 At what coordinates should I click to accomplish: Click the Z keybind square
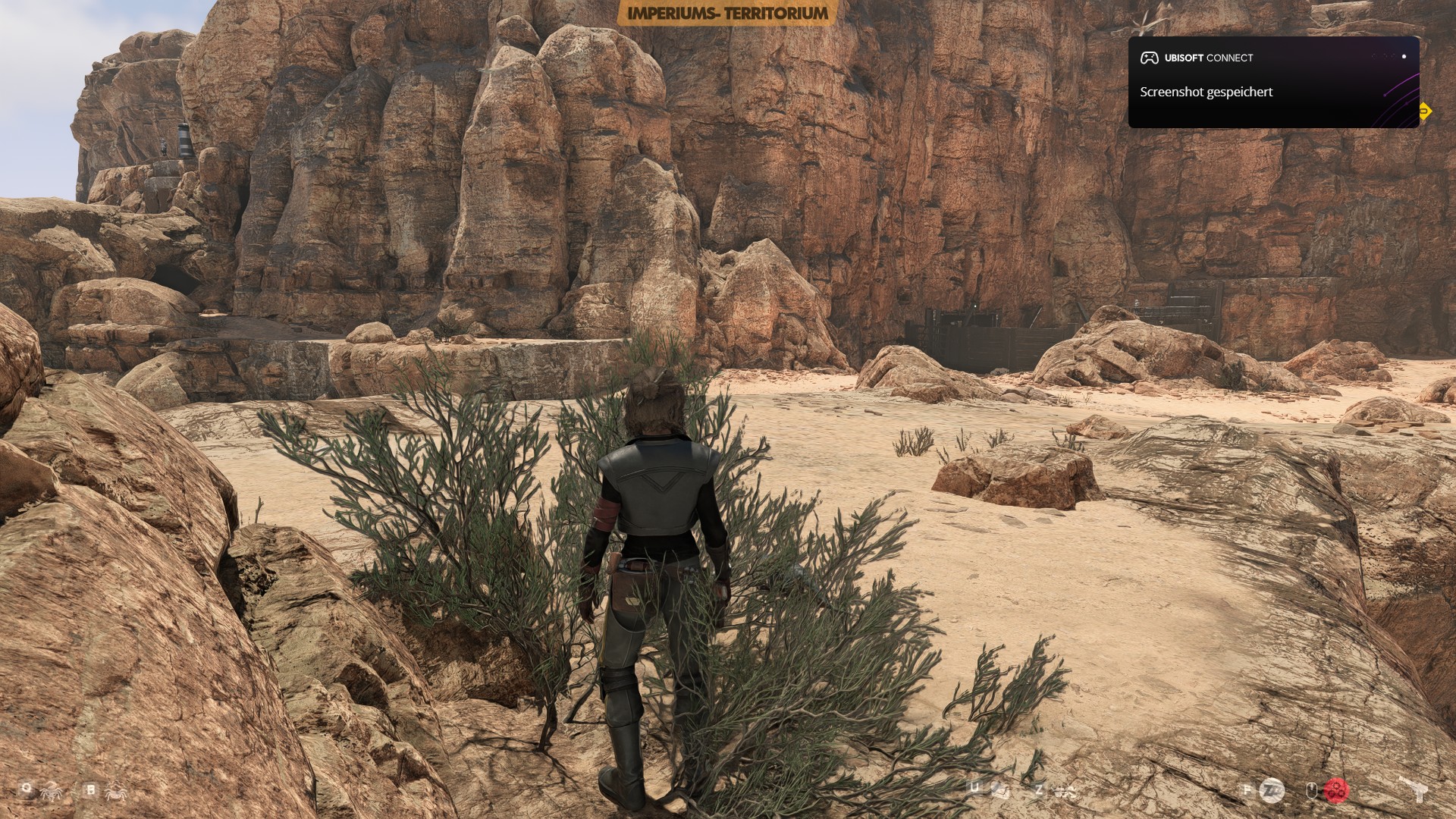1039,789
